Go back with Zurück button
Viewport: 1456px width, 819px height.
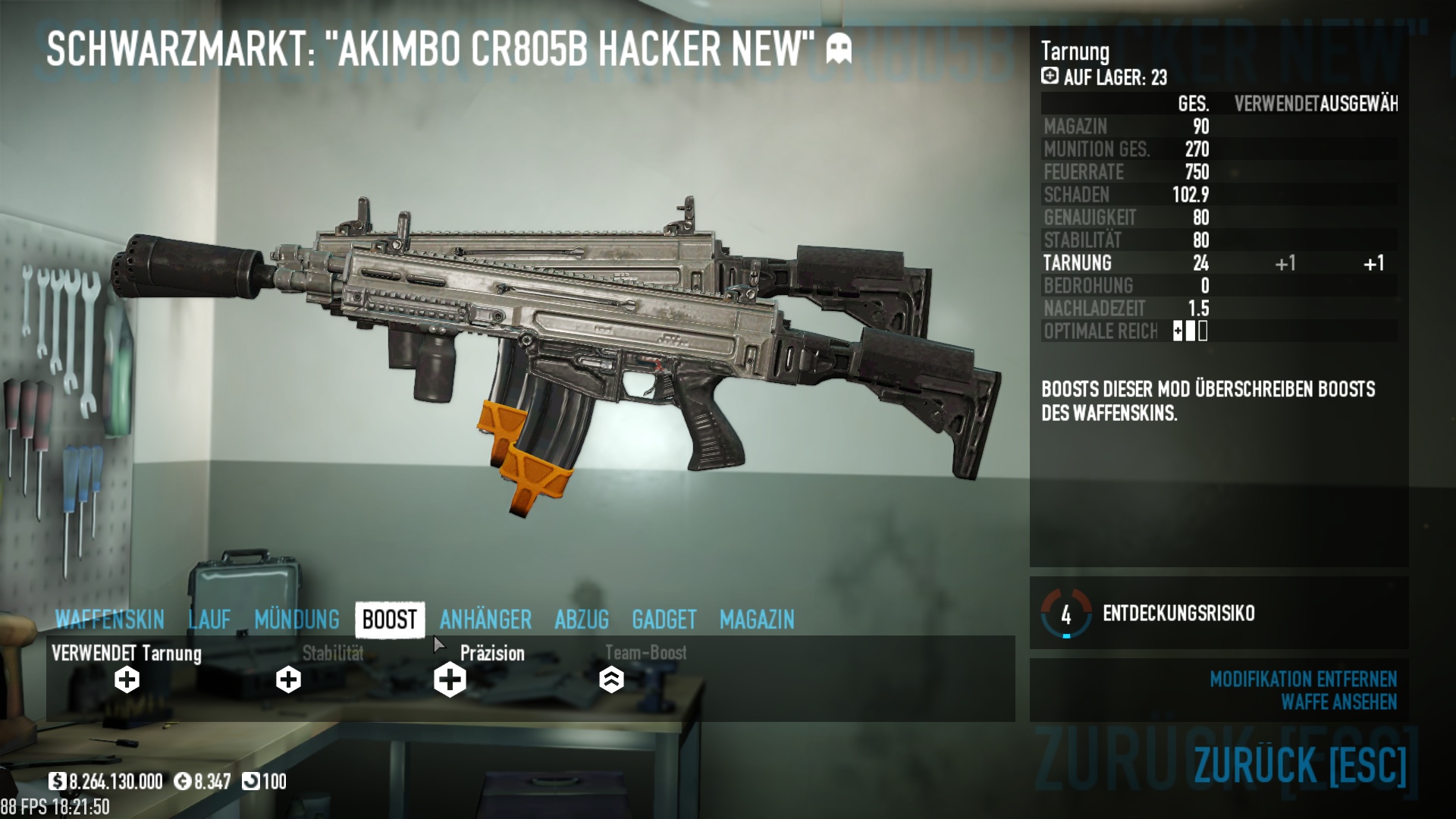[x=1300, y=764]
